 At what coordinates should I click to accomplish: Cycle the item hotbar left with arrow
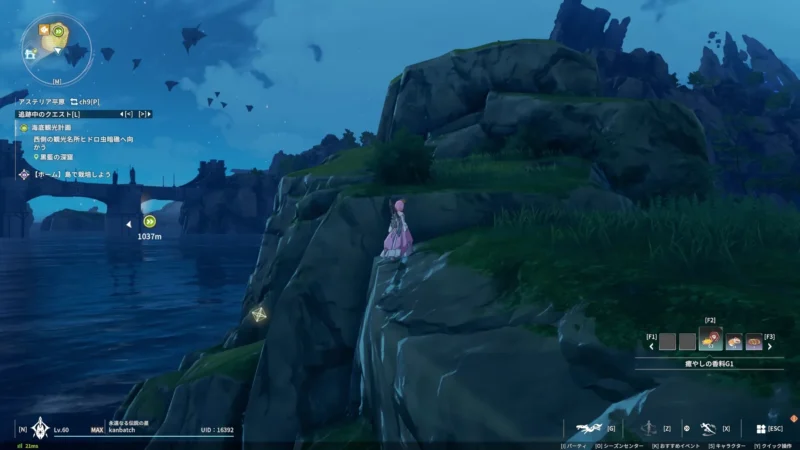[652, 347]
